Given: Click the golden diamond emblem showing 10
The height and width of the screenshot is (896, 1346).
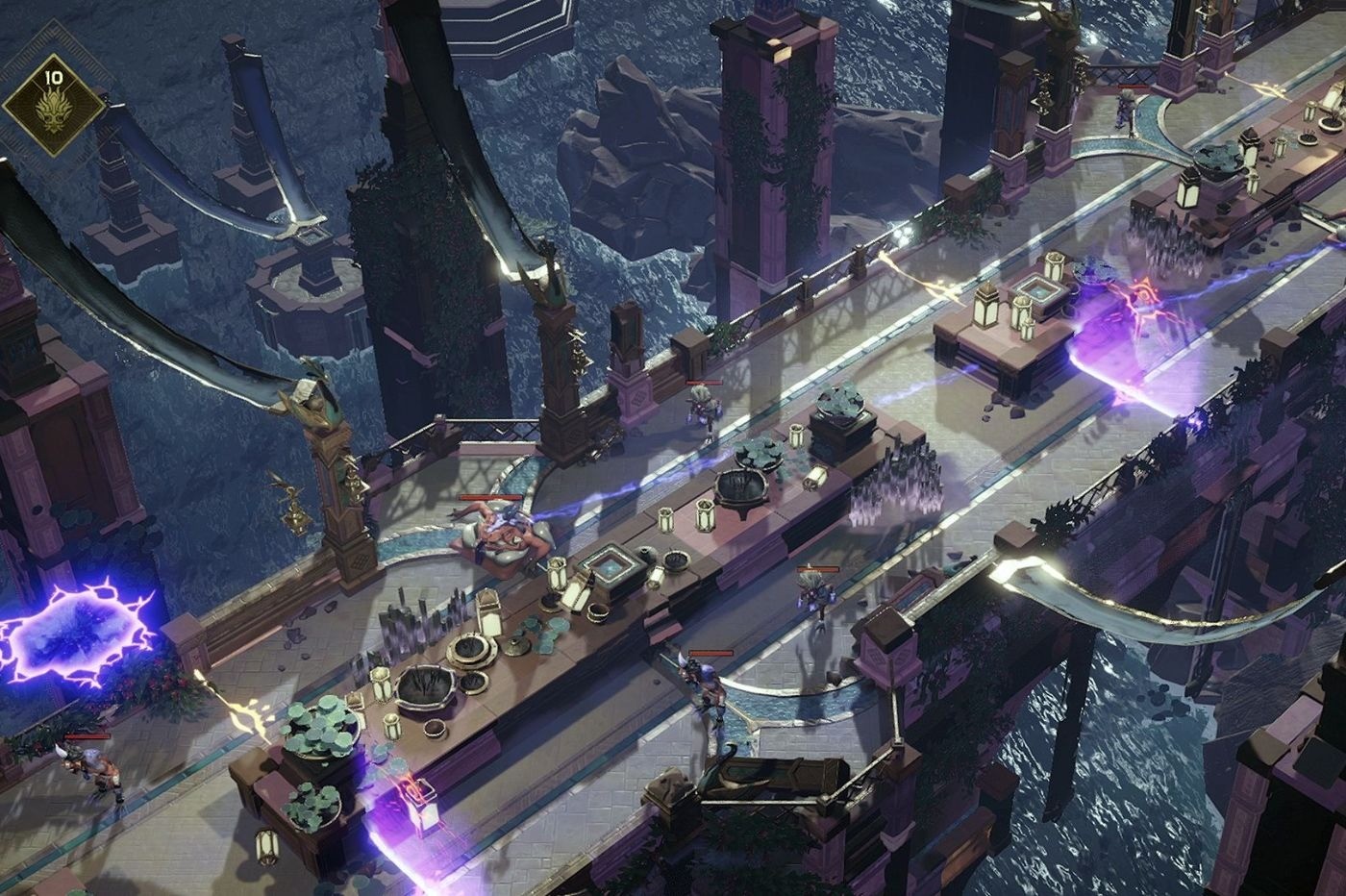Looking at the screenshot, I should [x=53, y=104].
